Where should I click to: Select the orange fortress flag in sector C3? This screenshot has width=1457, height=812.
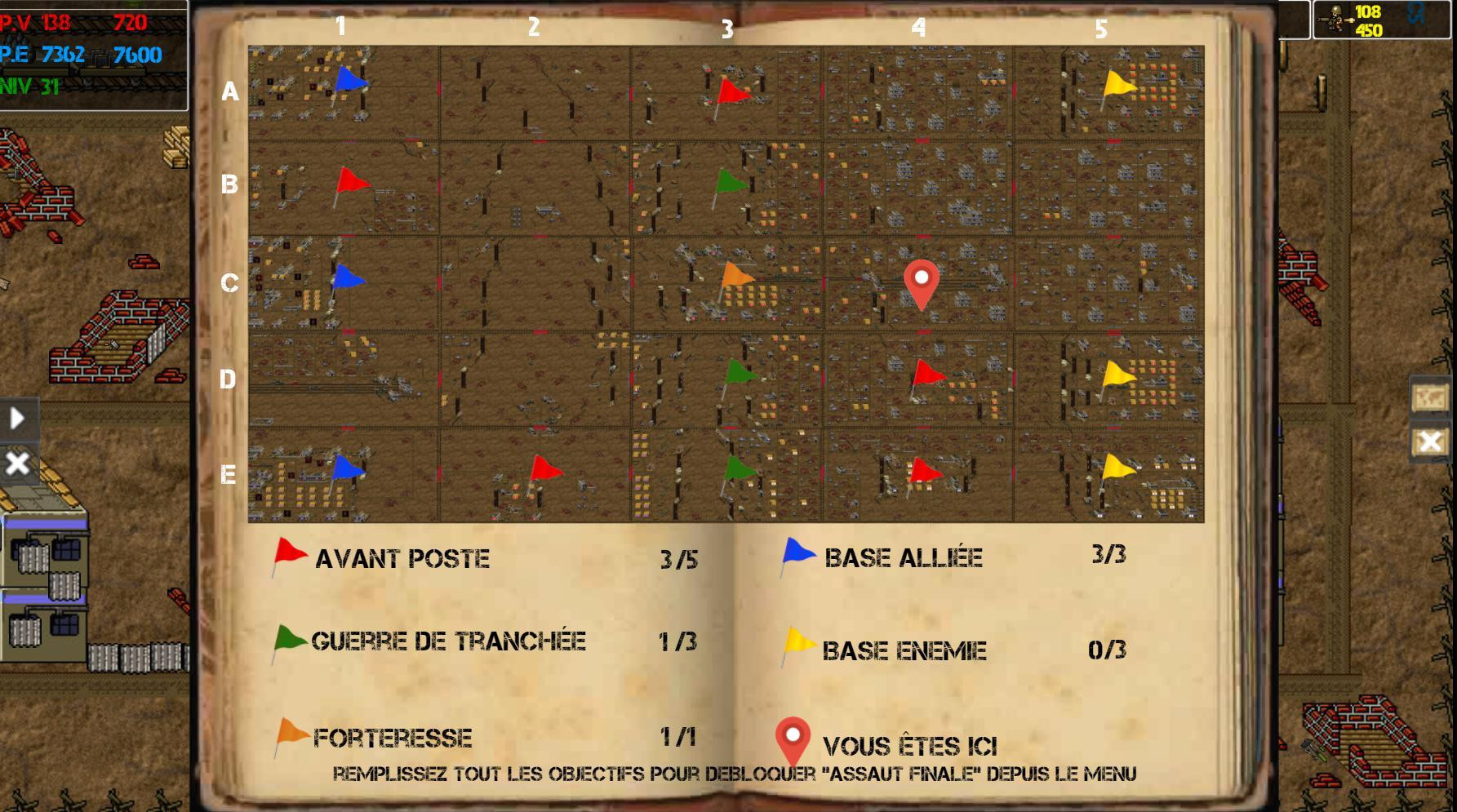tap(736, 277)
